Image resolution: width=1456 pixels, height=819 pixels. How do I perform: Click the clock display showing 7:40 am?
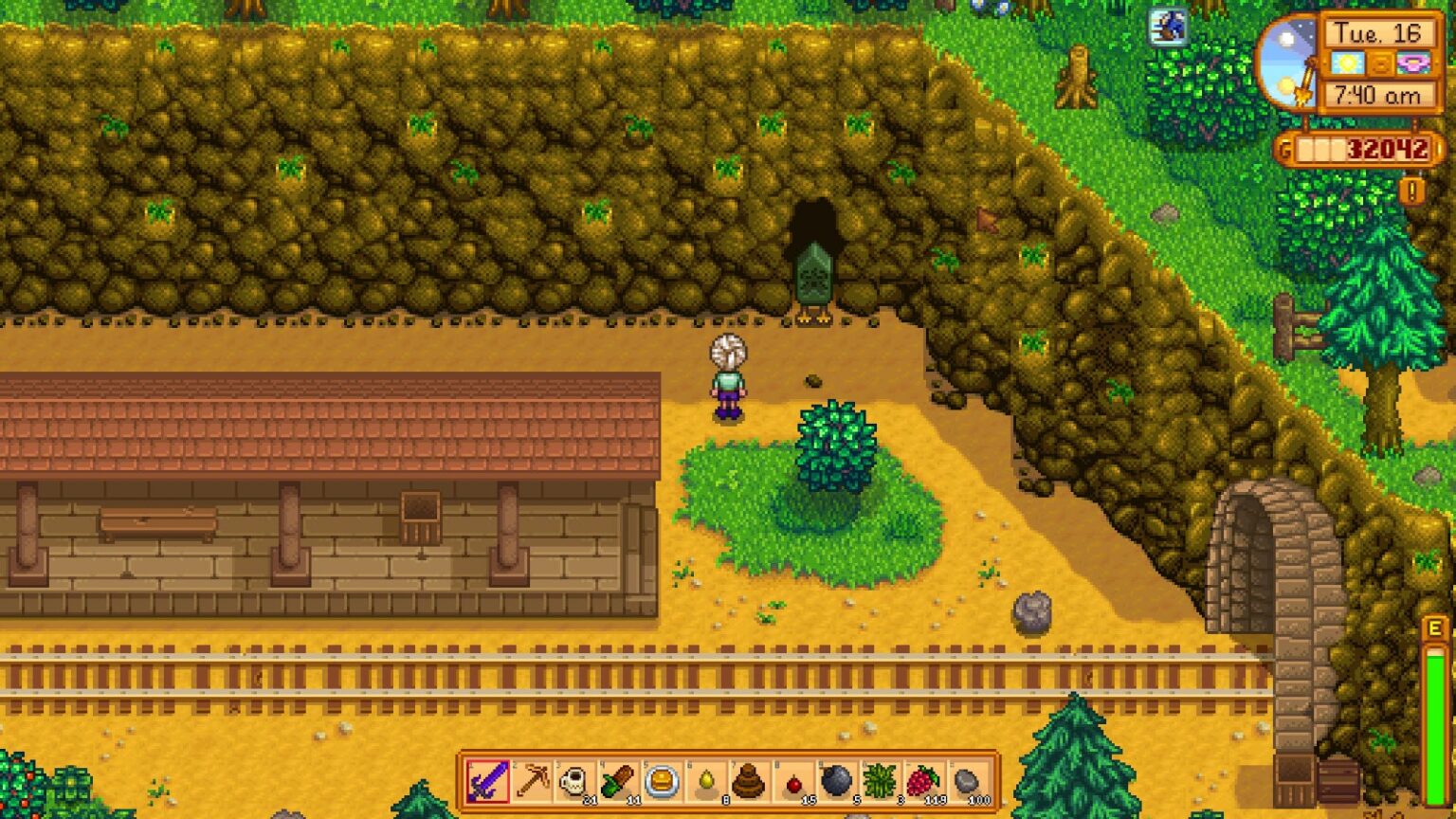pyautogui.click(x=1377, y=93)
